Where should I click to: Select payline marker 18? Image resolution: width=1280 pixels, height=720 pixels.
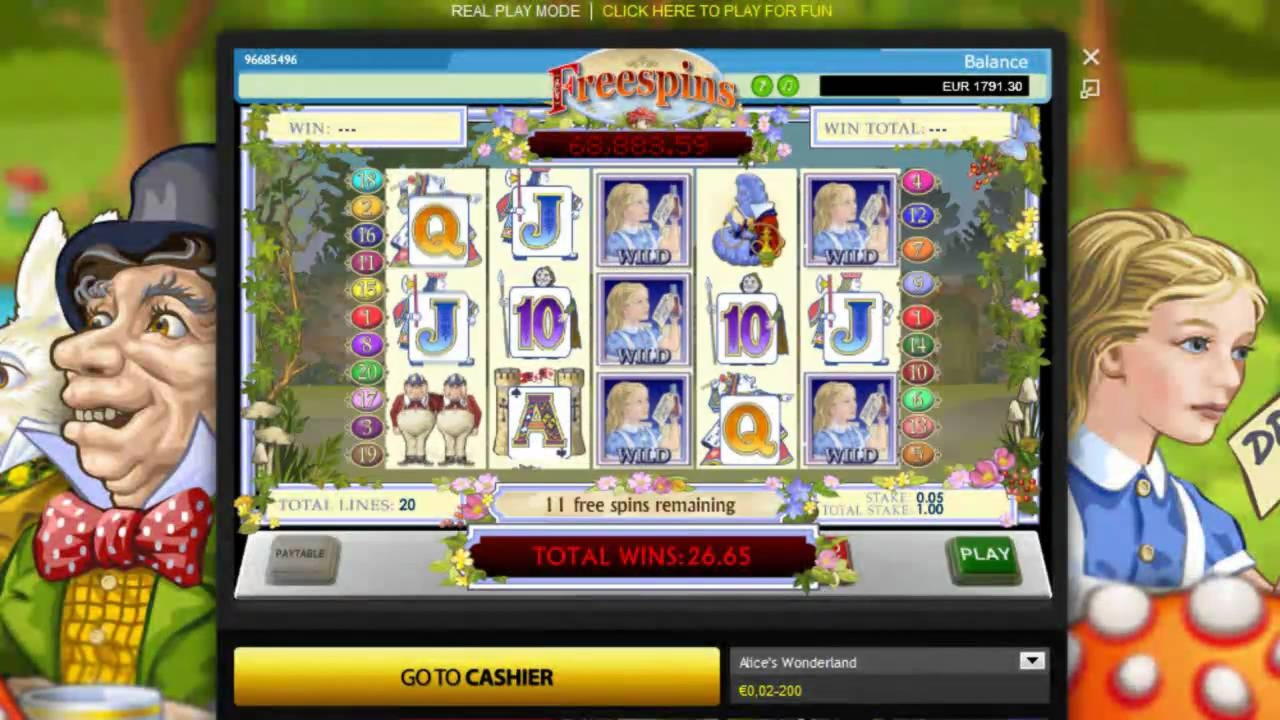coord(367,181)
